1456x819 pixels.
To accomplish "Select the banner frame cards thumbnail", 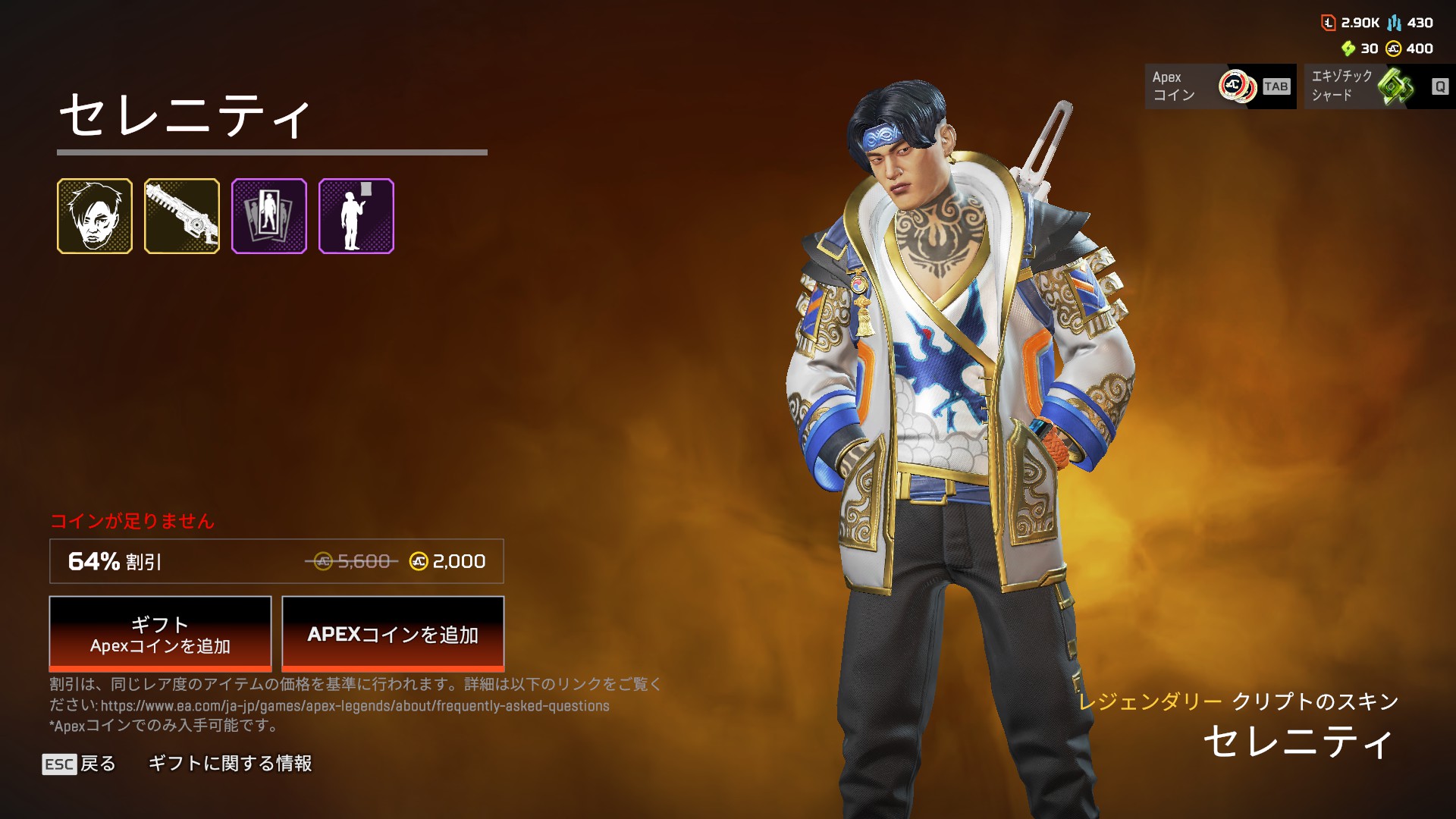I will click(x=269, y=216).
